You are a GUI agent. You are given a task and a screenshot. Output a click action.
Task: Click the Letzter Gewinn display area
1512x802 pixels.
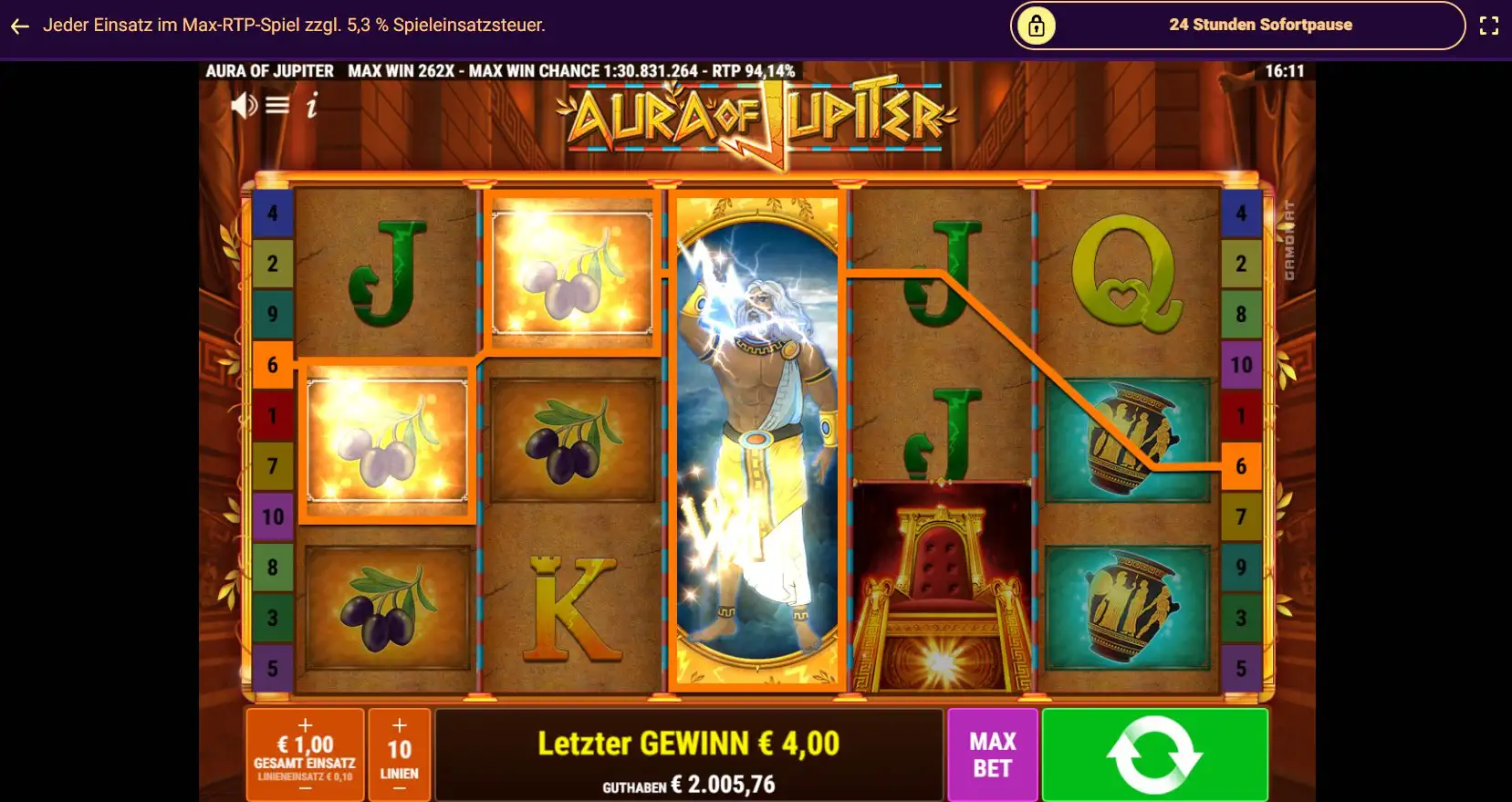689,742
